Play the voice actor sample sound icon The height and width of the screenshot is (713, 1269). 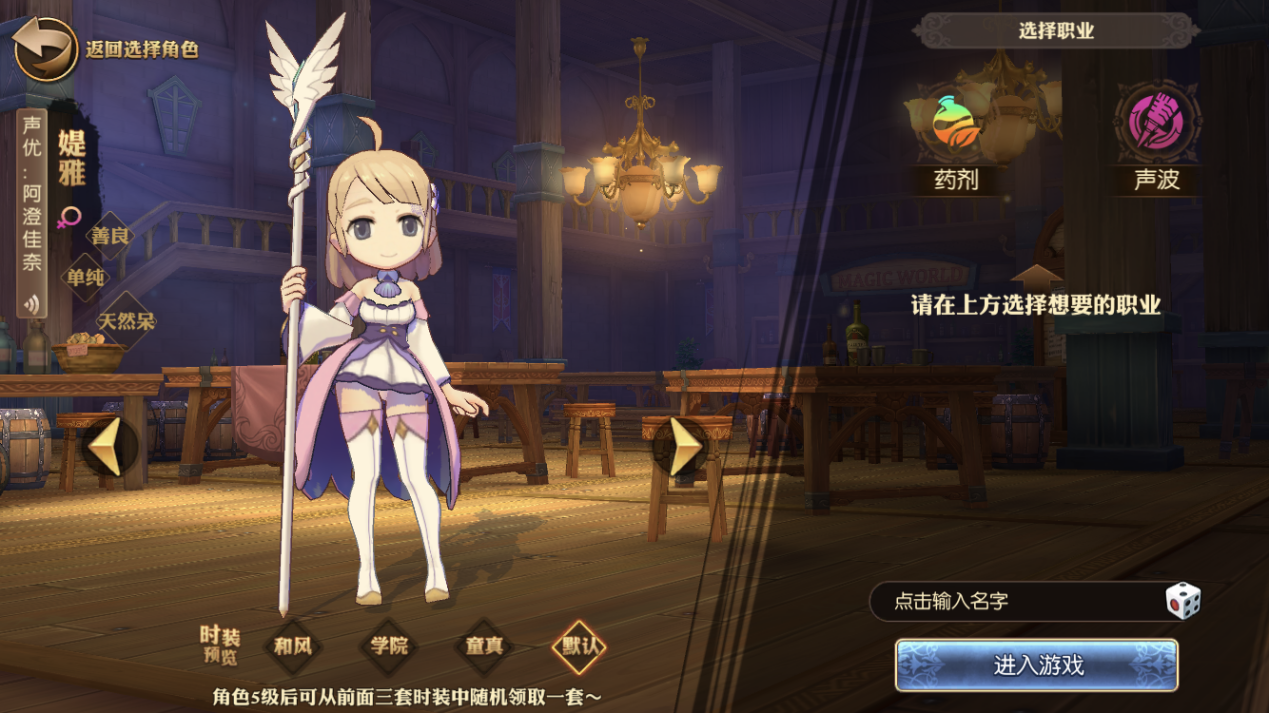tap(33, 304)
